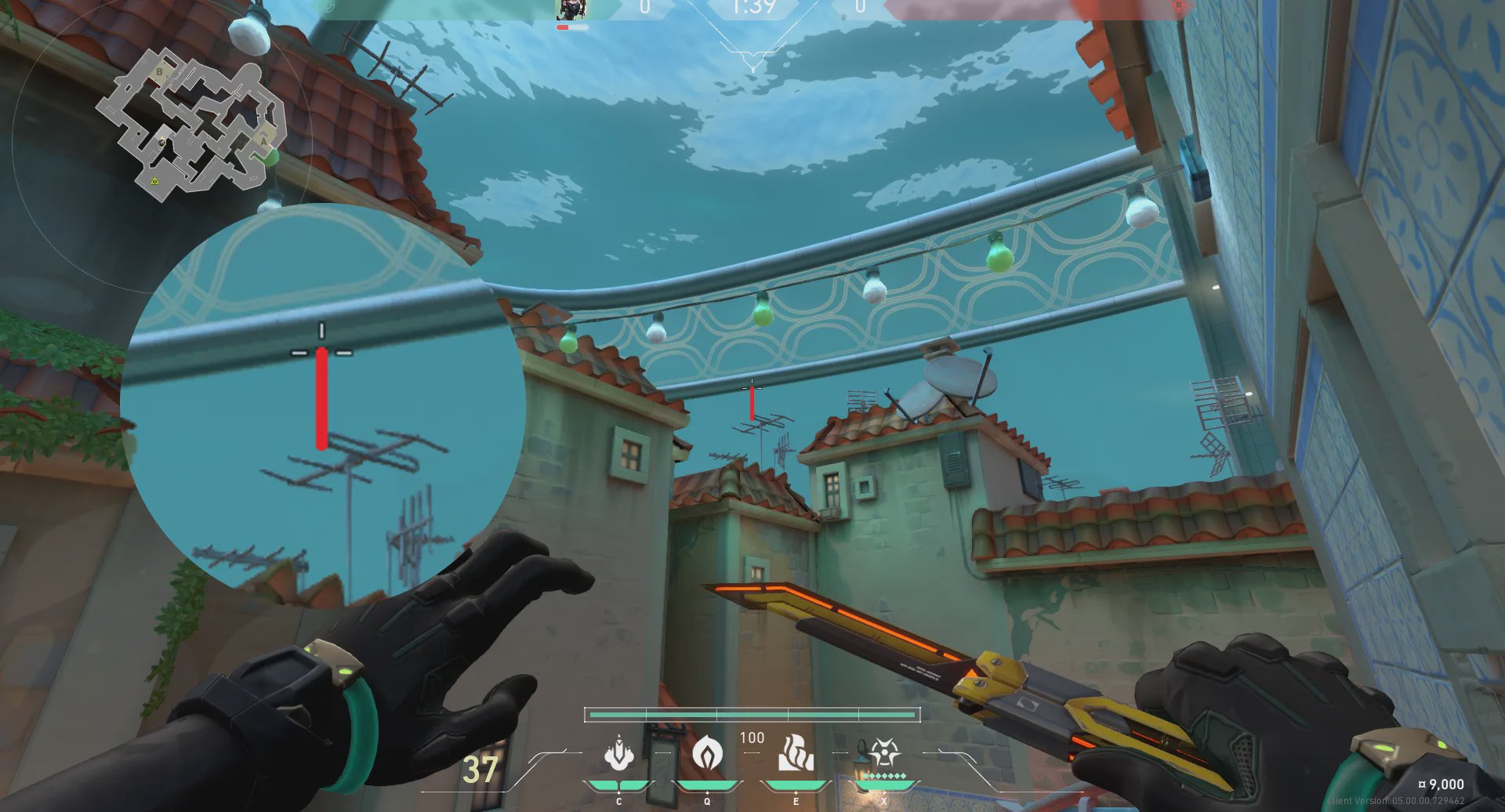This screenshot has width=1505, height=812.
Task: Select the B site marker on minimap
Action: point(160,72)
